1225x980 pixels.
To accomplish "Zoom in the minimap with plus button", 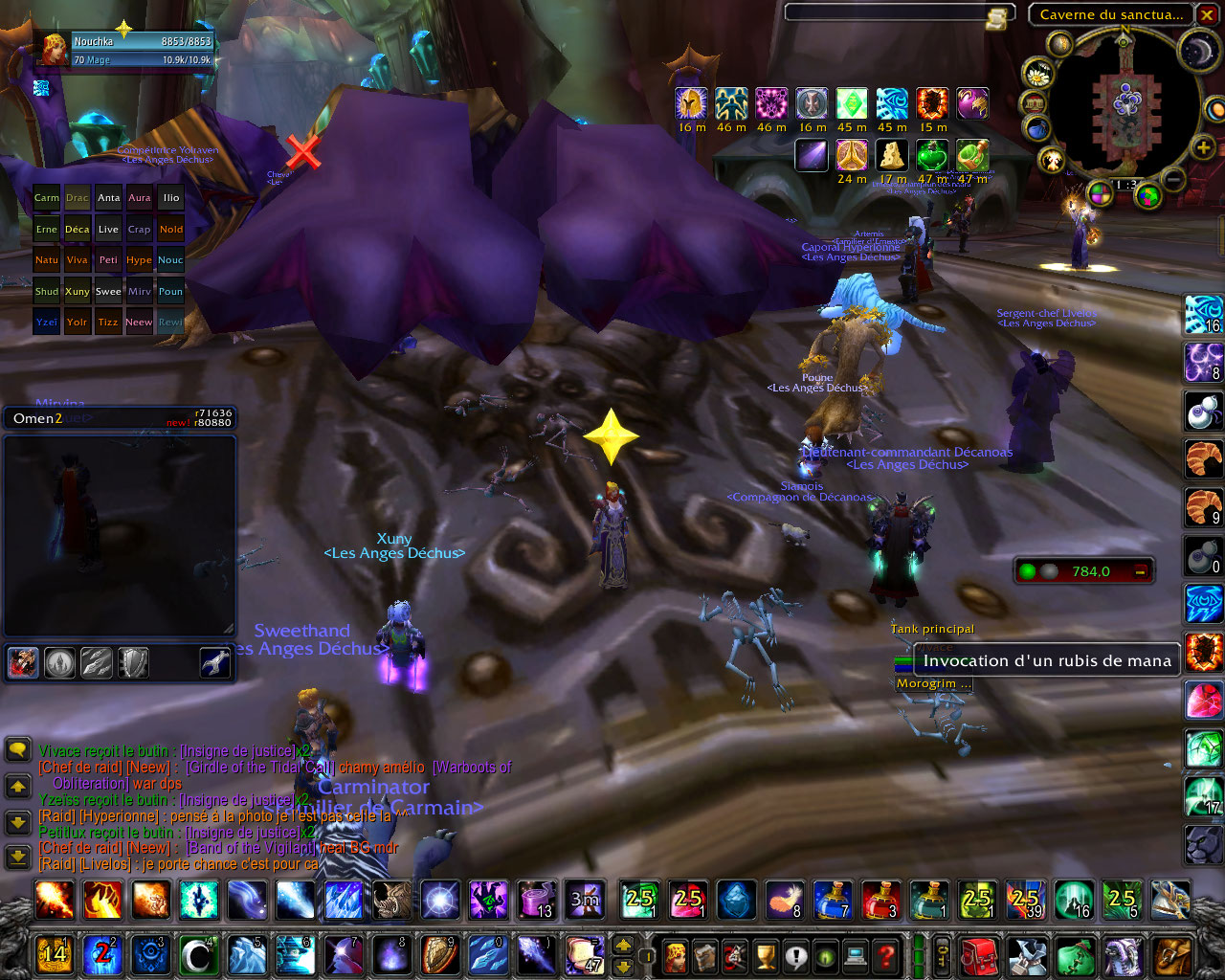I will click(x=1203, y=146).
